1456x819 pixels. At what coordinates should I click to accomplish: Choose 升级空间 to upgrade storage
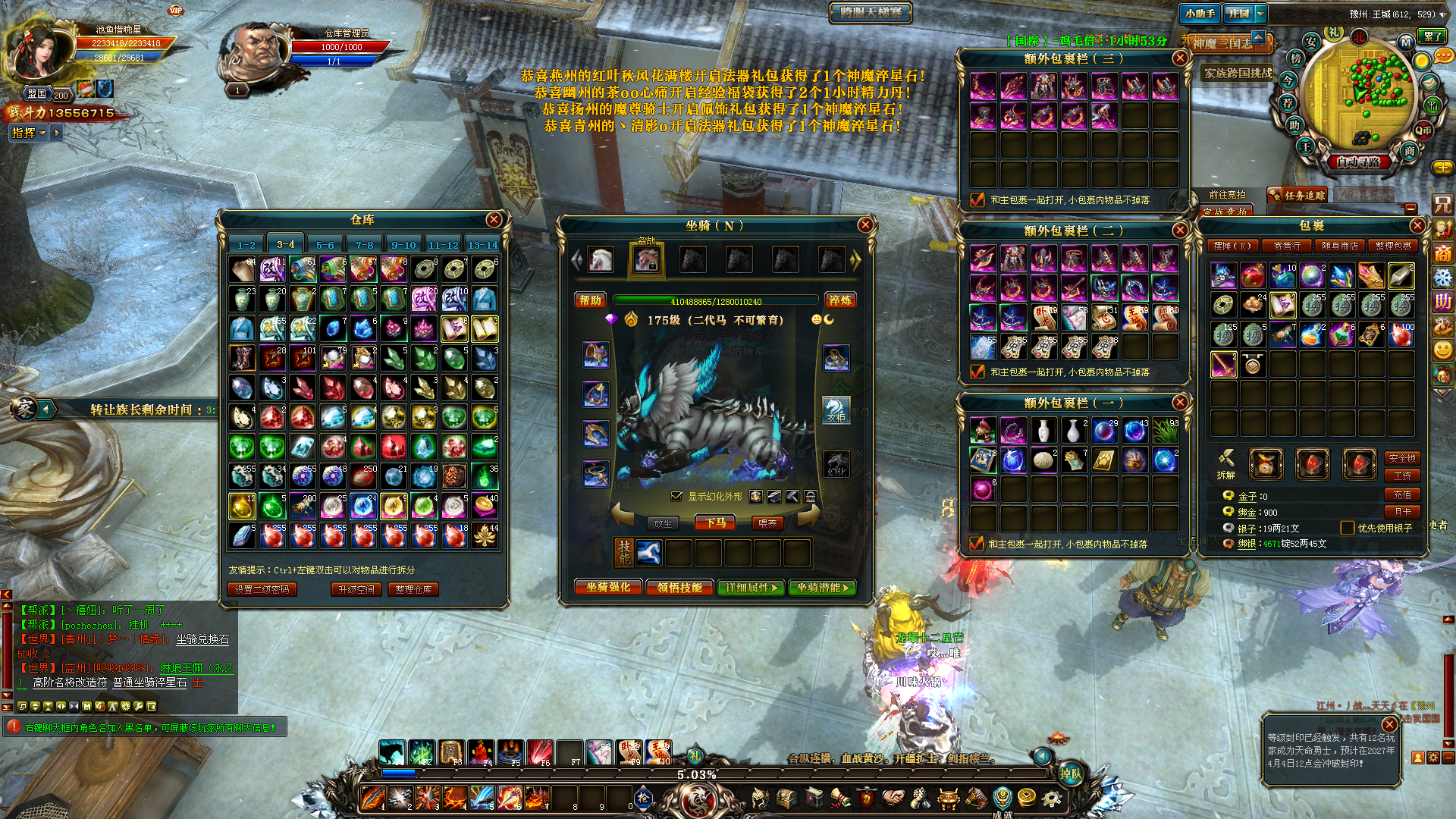[356, 589]
